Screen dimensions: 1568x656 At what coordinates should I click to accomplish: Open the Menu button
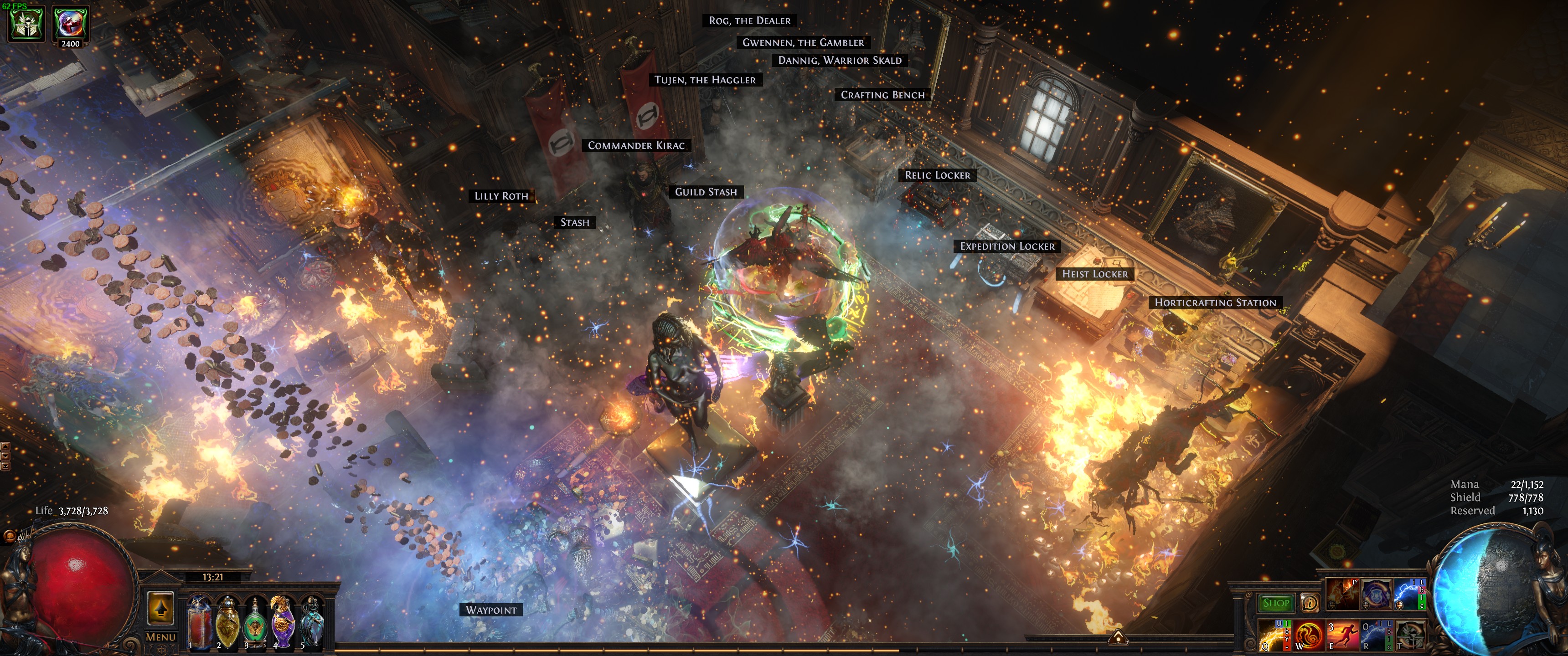[161, 637]
